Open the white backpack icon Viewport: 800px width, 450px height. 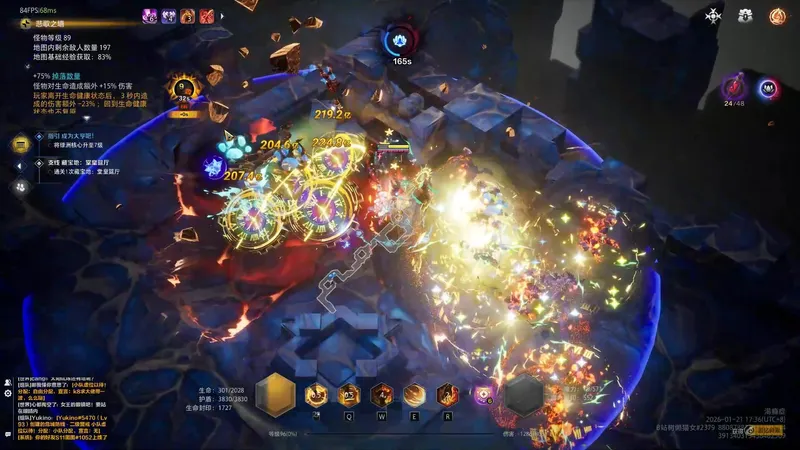click(x=745, y=16)
